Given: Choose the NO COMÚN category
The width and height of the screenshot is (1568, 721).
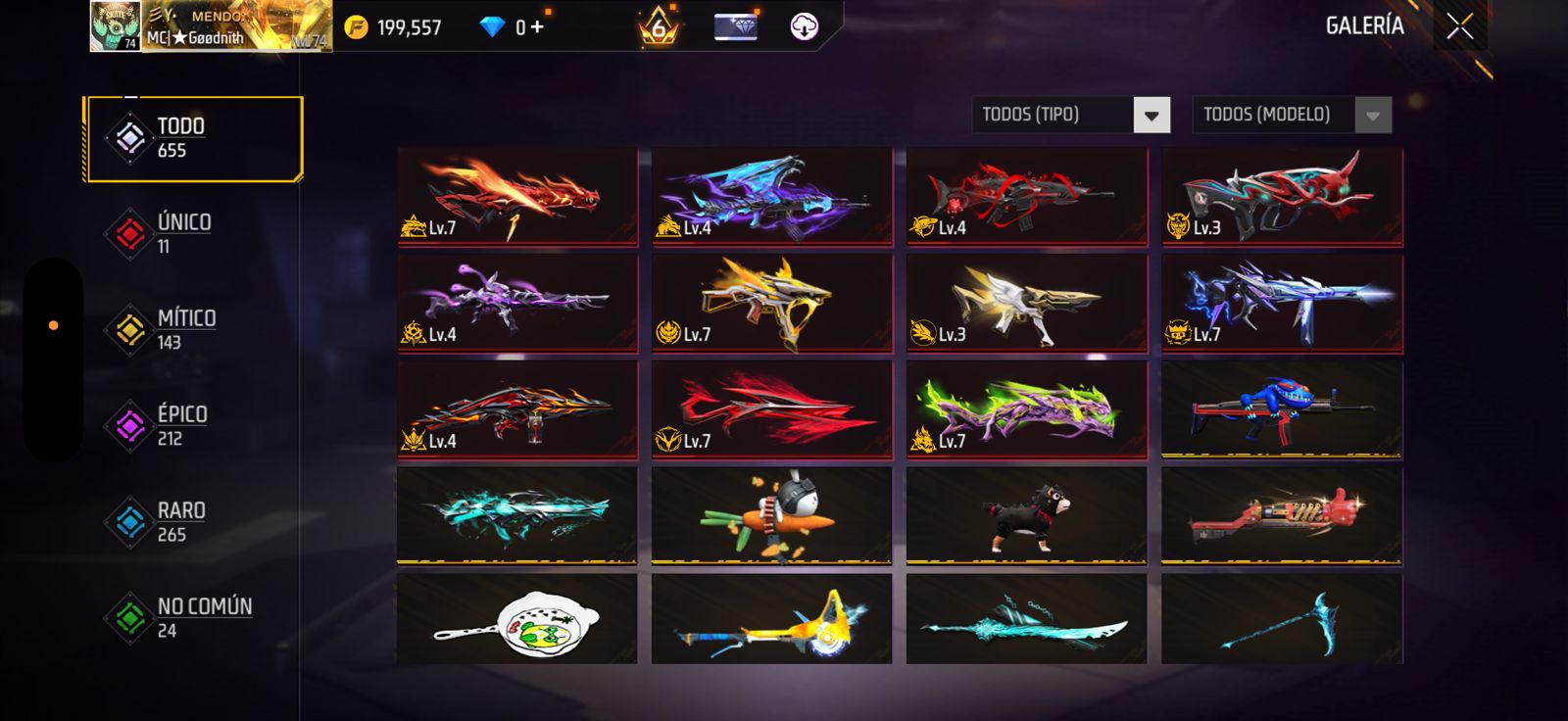Looking at the screenshot, I should coord(203,617).
